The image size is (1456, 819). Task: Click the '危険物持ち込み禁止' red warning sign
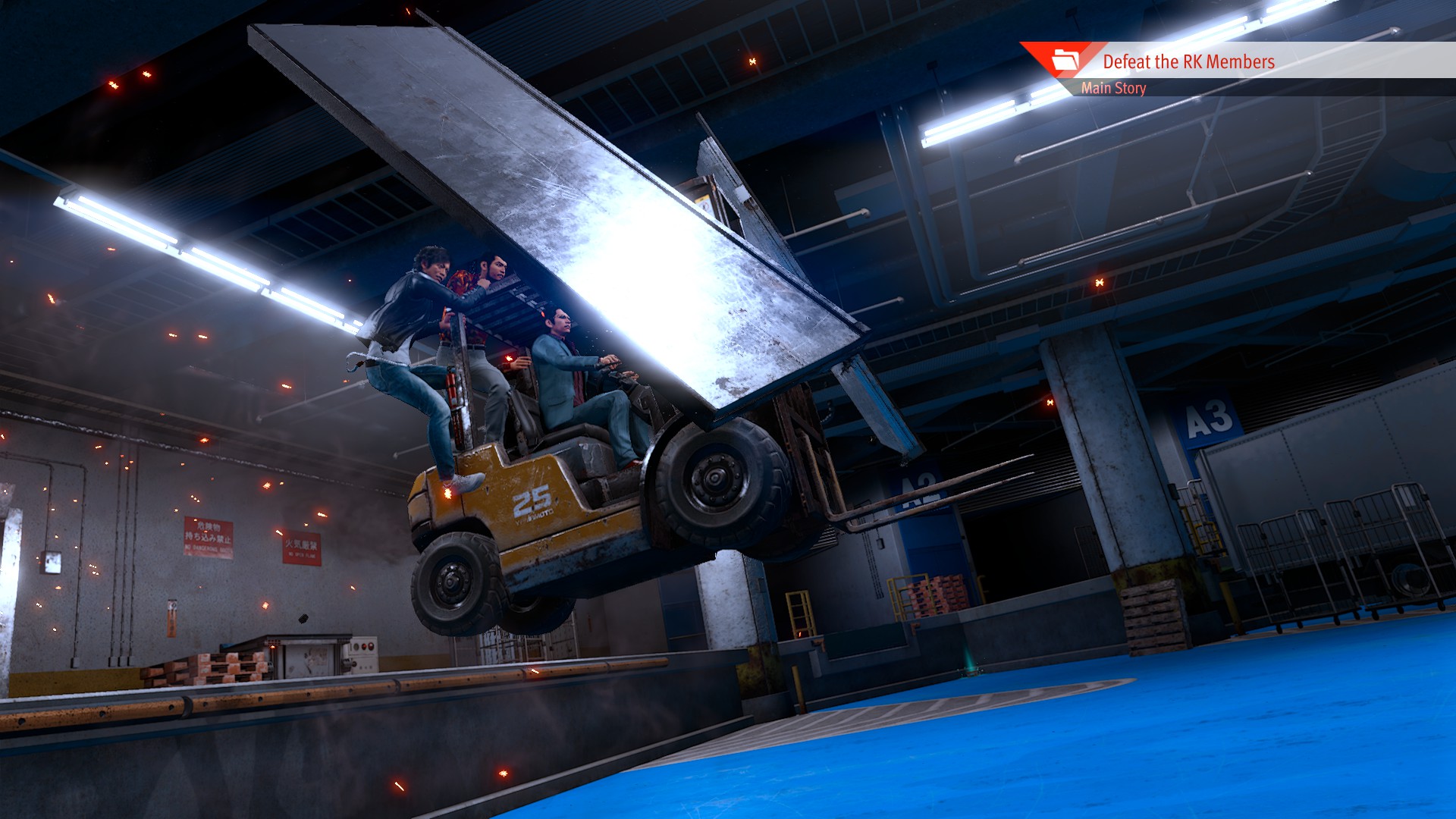click(x=209, y=535)
